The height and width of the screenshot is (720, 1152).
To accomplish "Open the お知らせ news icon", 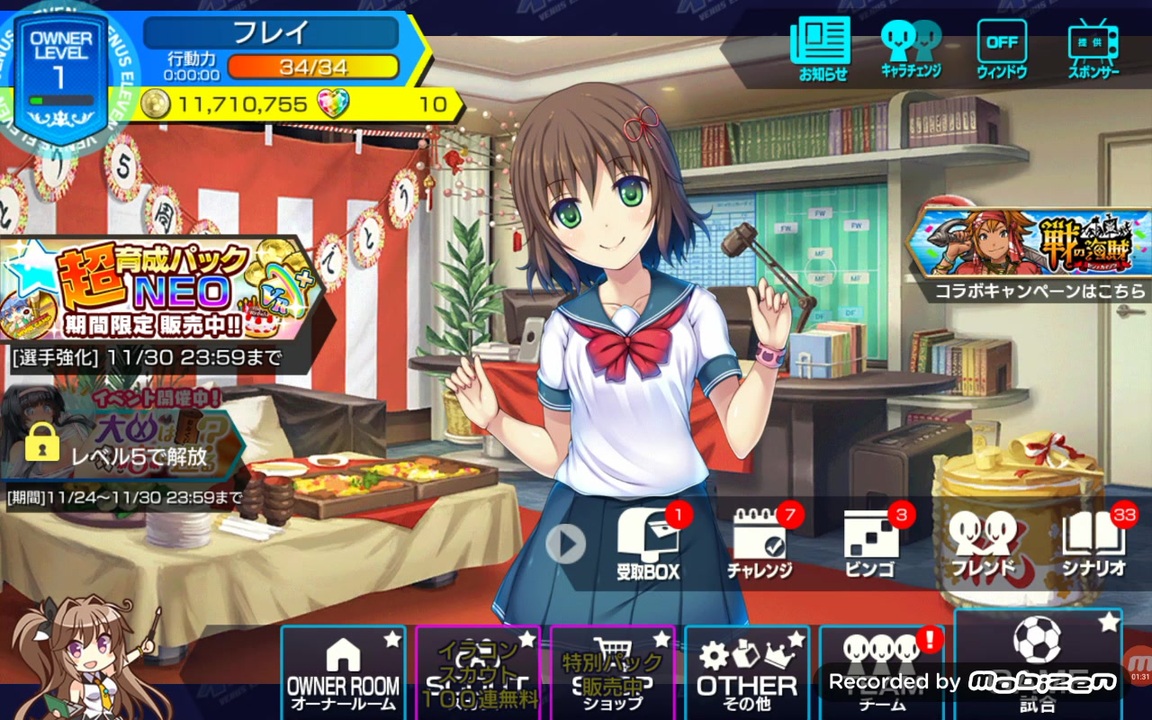I will [x=822, y=49].
